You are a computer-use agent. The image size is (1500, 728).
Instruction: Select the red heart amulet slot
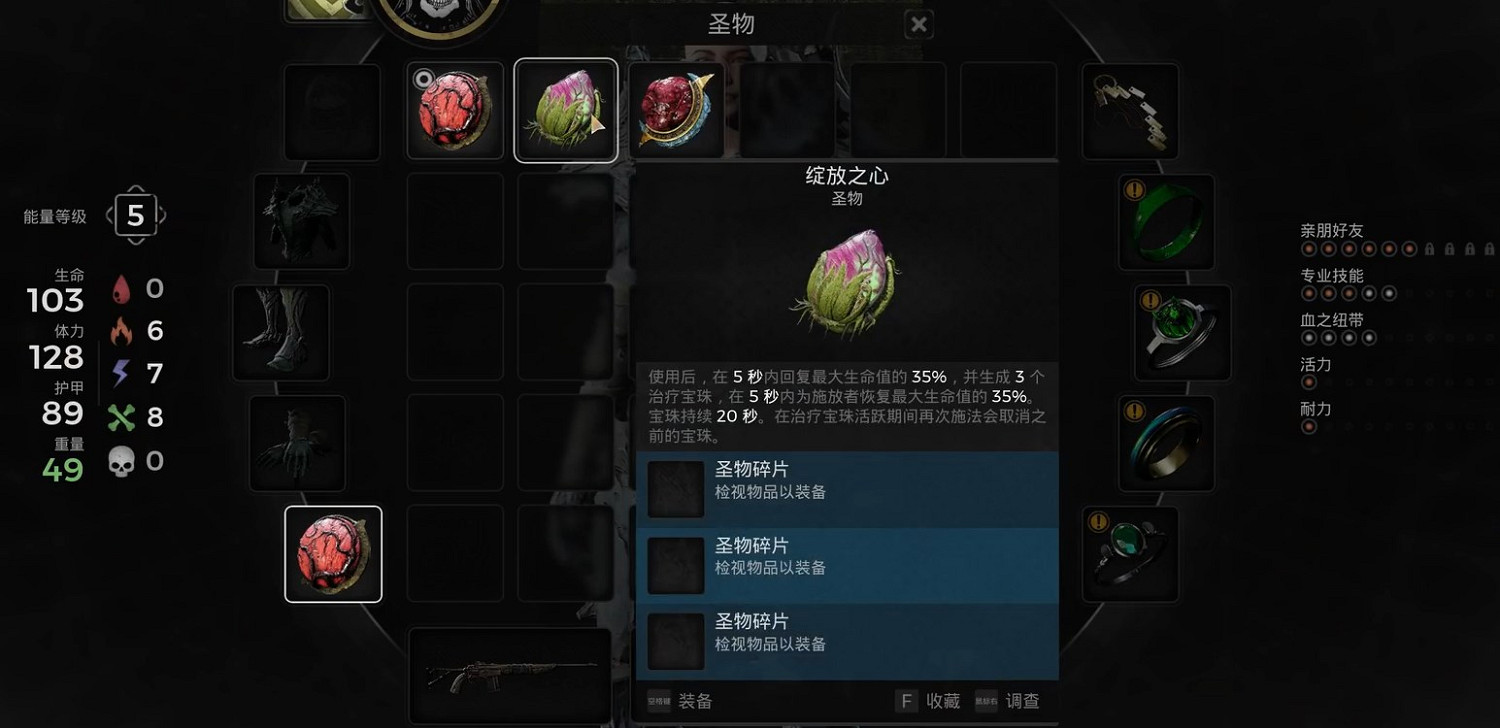pyautogui.click(x=333, y=554)
